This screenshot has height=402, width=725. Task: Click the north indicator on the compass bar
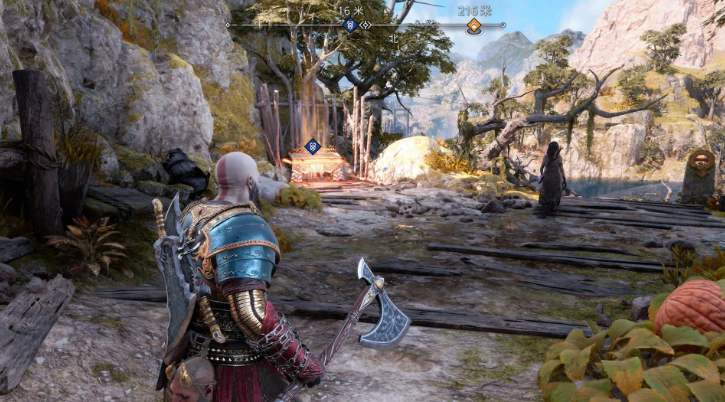click(393, 39)
